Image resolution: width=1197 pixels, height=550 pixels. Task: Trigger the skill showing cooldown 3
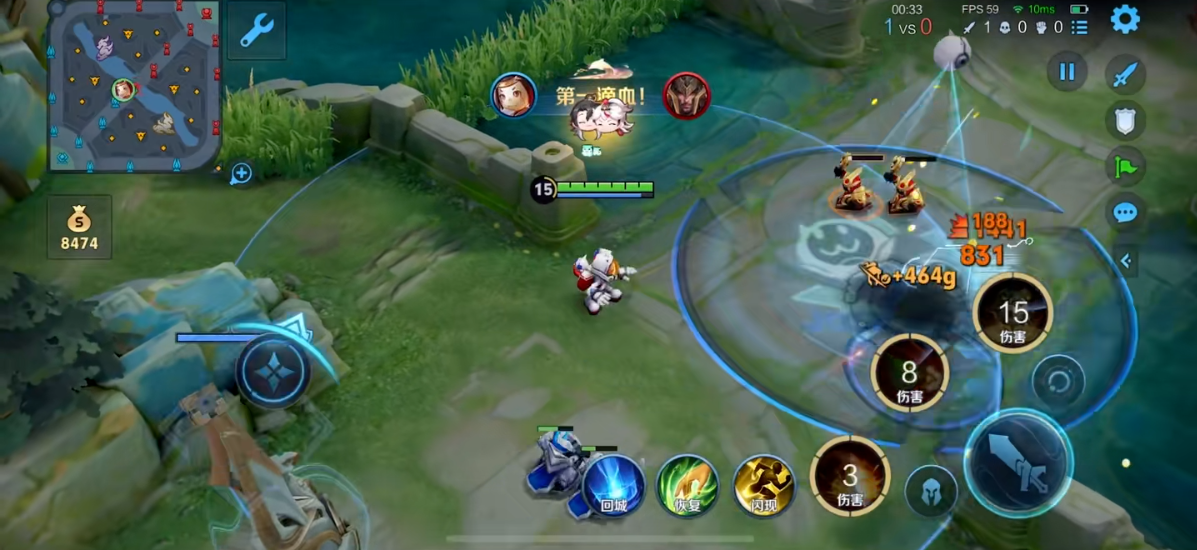coord(850,476)
